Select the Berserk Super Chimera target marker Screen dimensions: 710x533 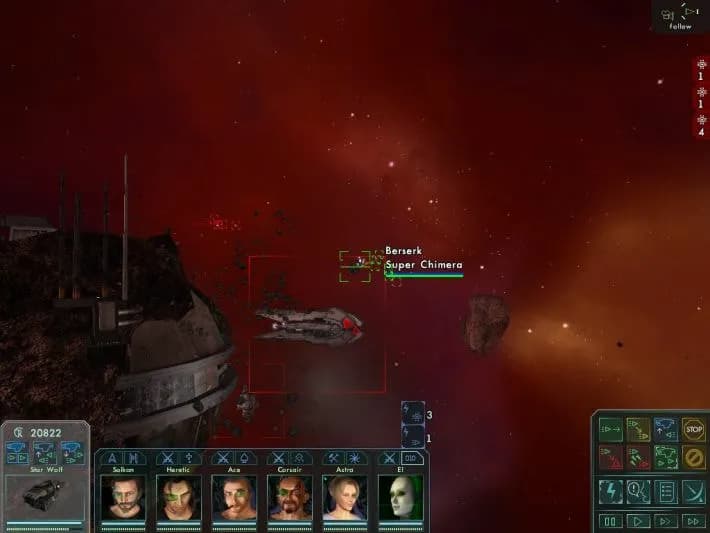[x=355, y=262]
